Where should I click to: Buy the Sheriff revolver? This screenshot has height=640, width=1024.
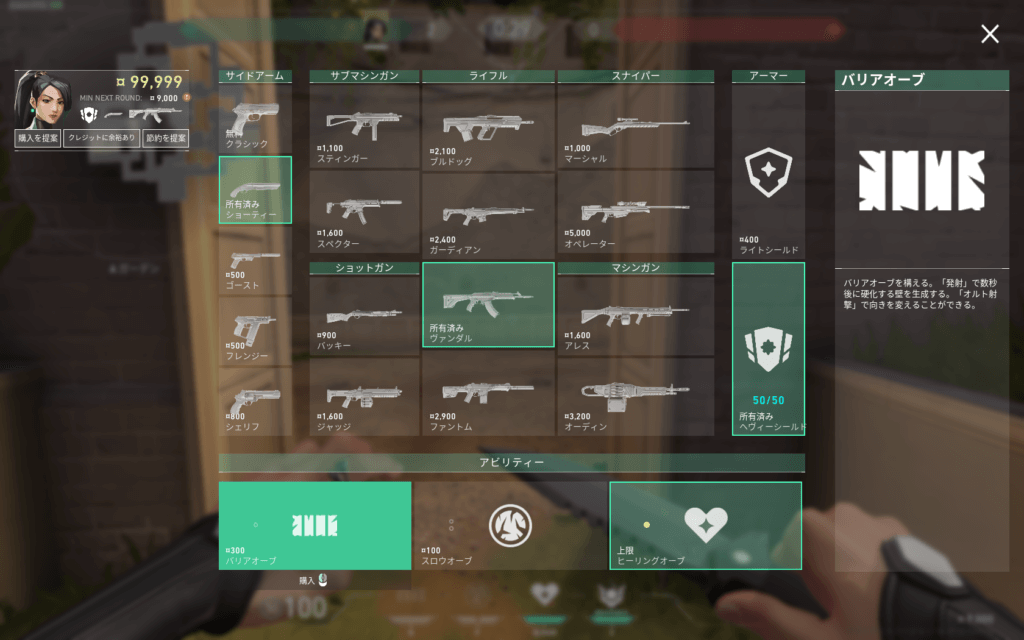(255, 400)
